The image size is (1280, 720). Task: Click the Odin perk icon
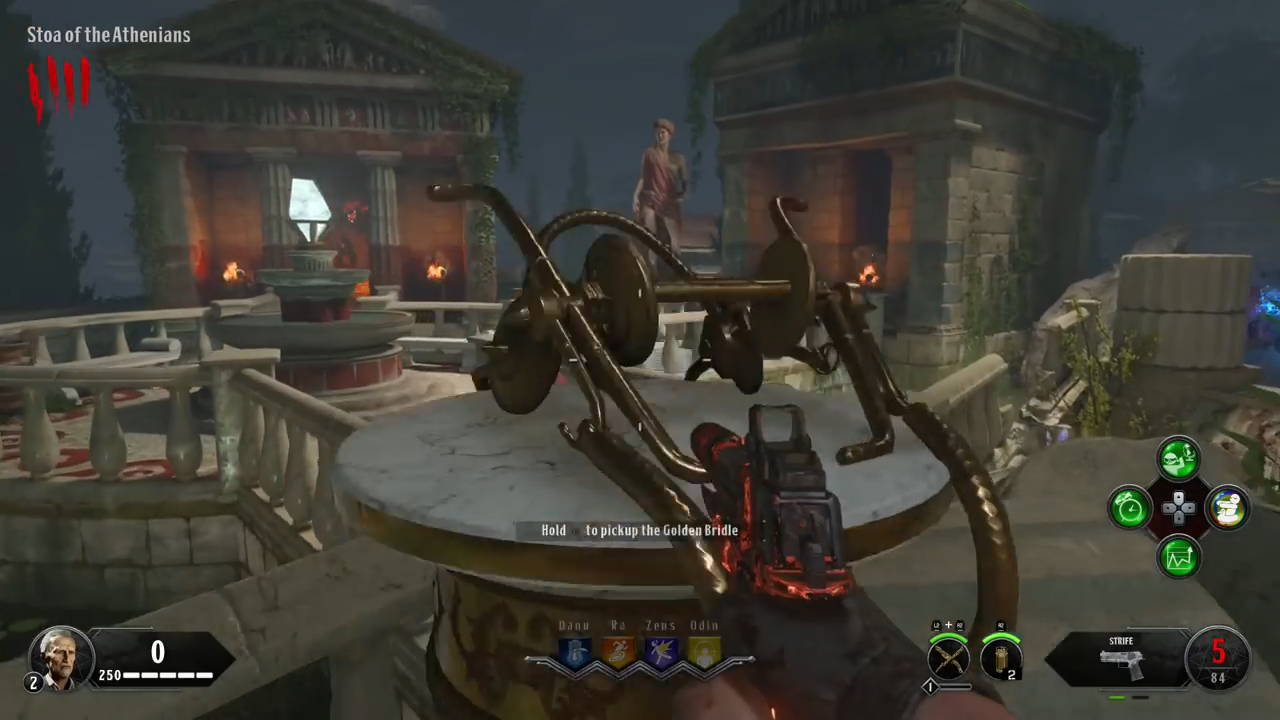704,653
